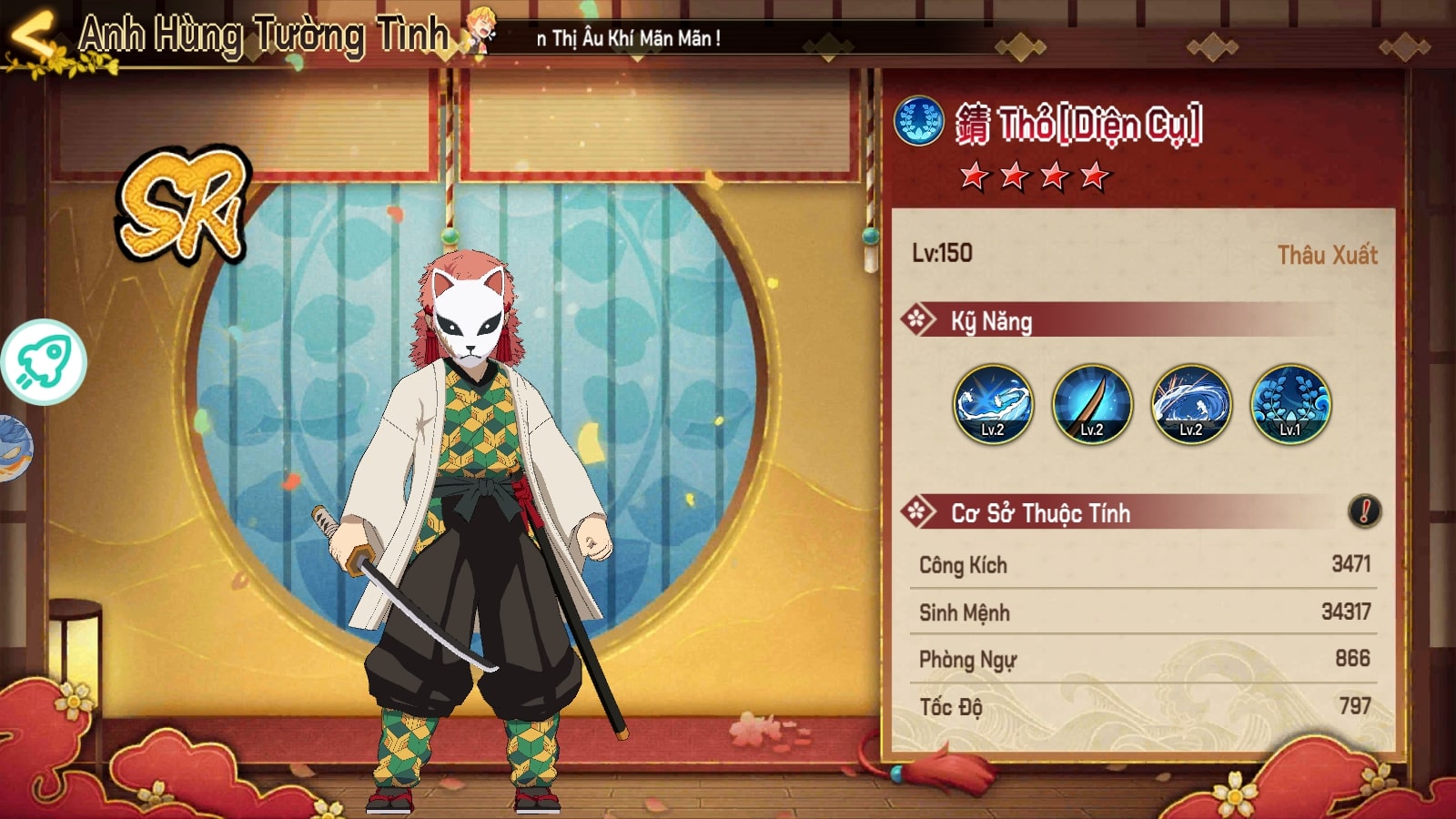This screenshot has height=819, width=1456.
Task: Select the water dragon skill icon
Action: [993, 404]
